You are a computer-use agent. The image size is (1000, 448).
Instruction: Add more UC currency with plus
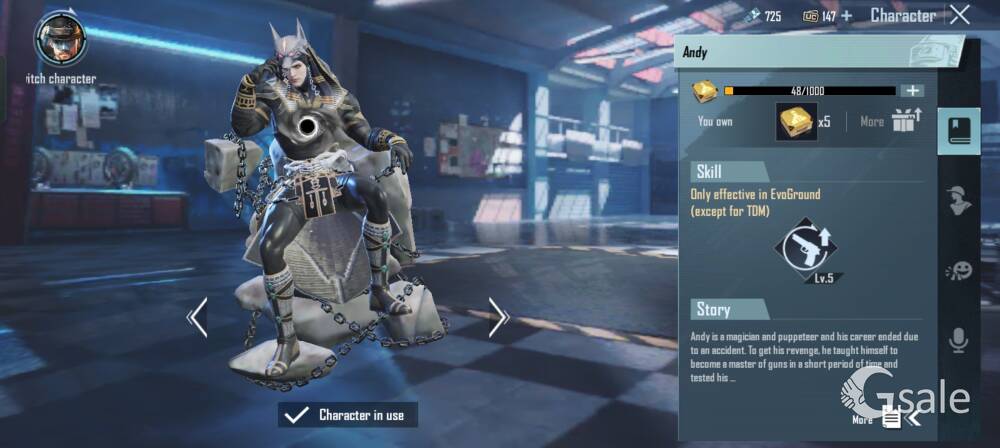click(846, 15)
